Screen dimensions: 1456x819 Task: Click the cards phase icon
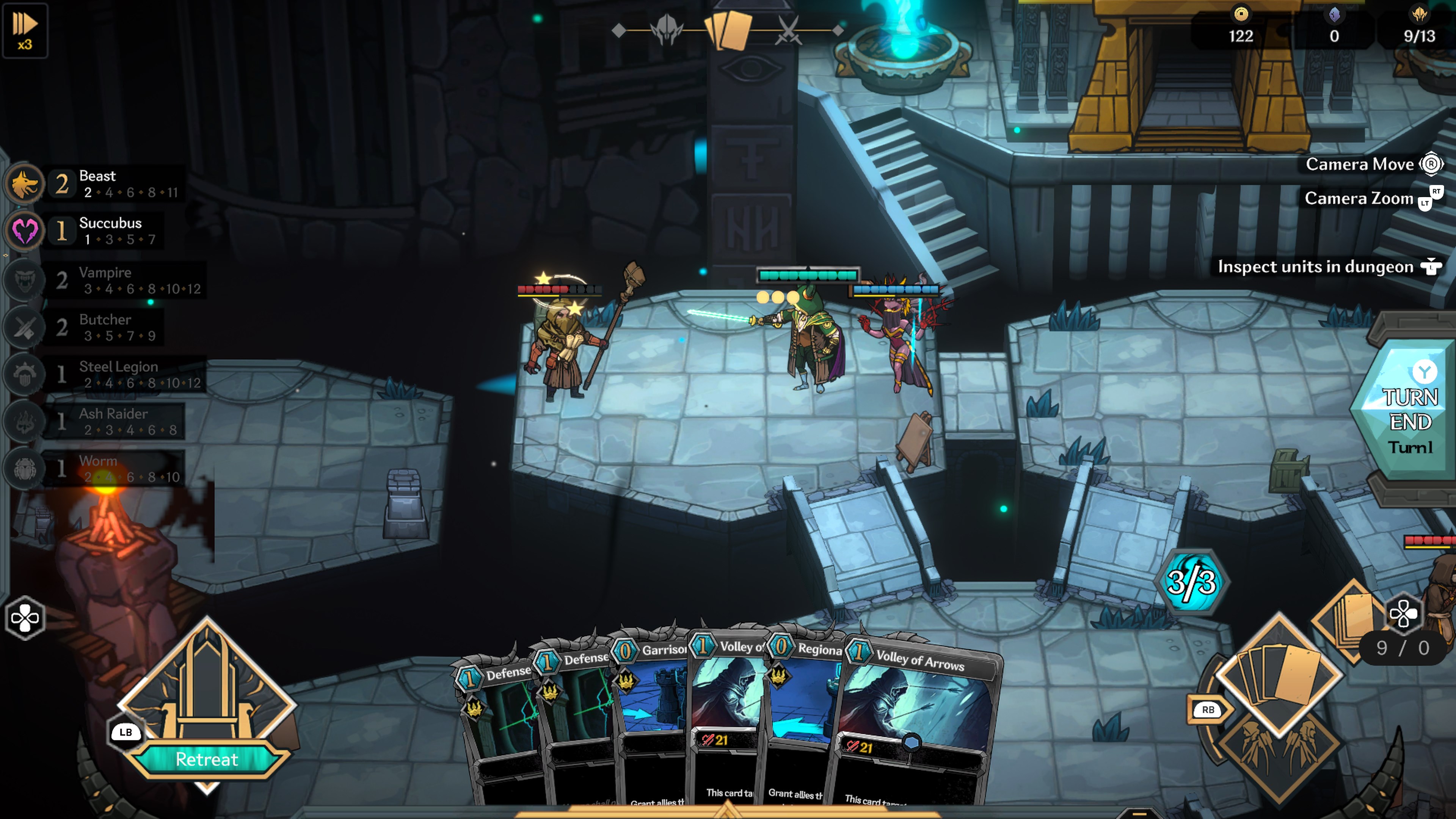pos(728,30)
